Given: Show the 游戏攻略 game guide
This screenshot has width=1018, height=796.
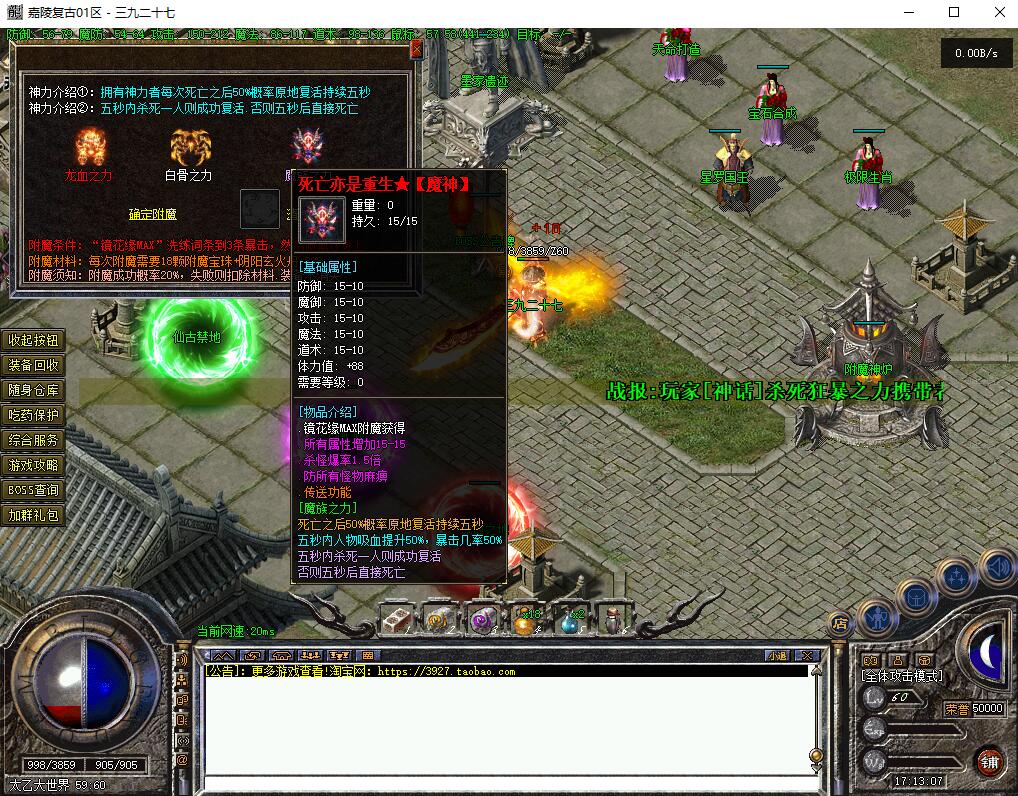Looking at the screenshot, I should pos(34,466).
